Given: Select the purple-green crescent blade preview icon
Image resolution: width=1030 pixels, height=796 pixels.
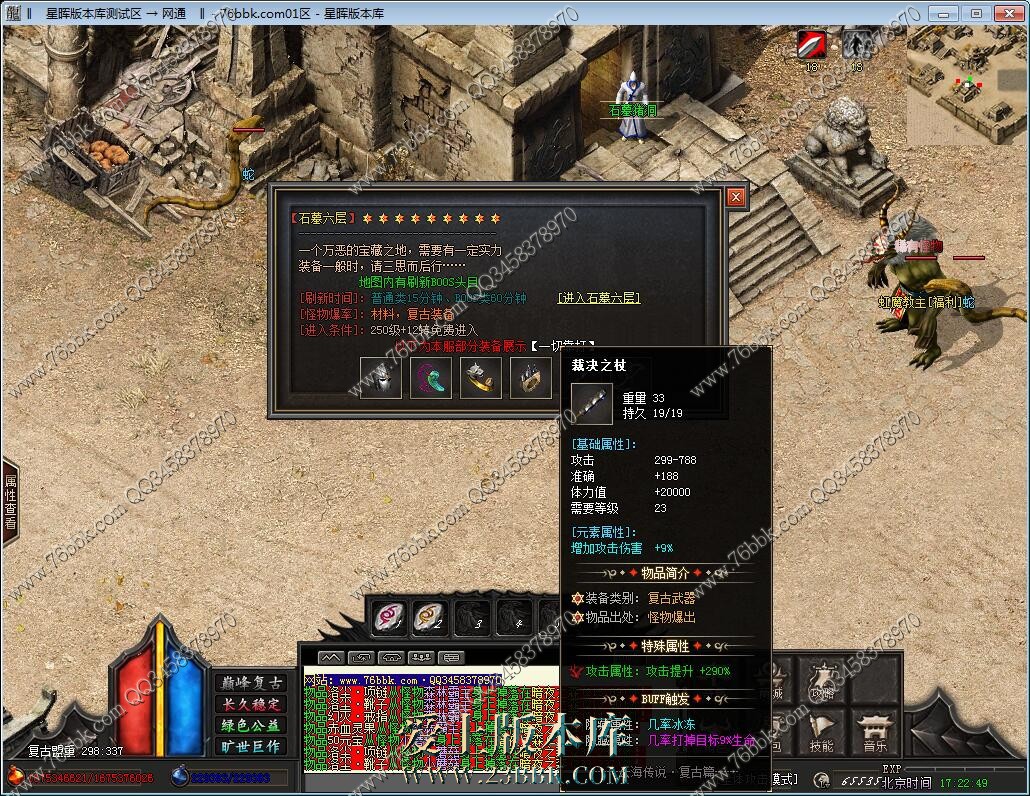Looking at the screenshot, I should [431, 378].
